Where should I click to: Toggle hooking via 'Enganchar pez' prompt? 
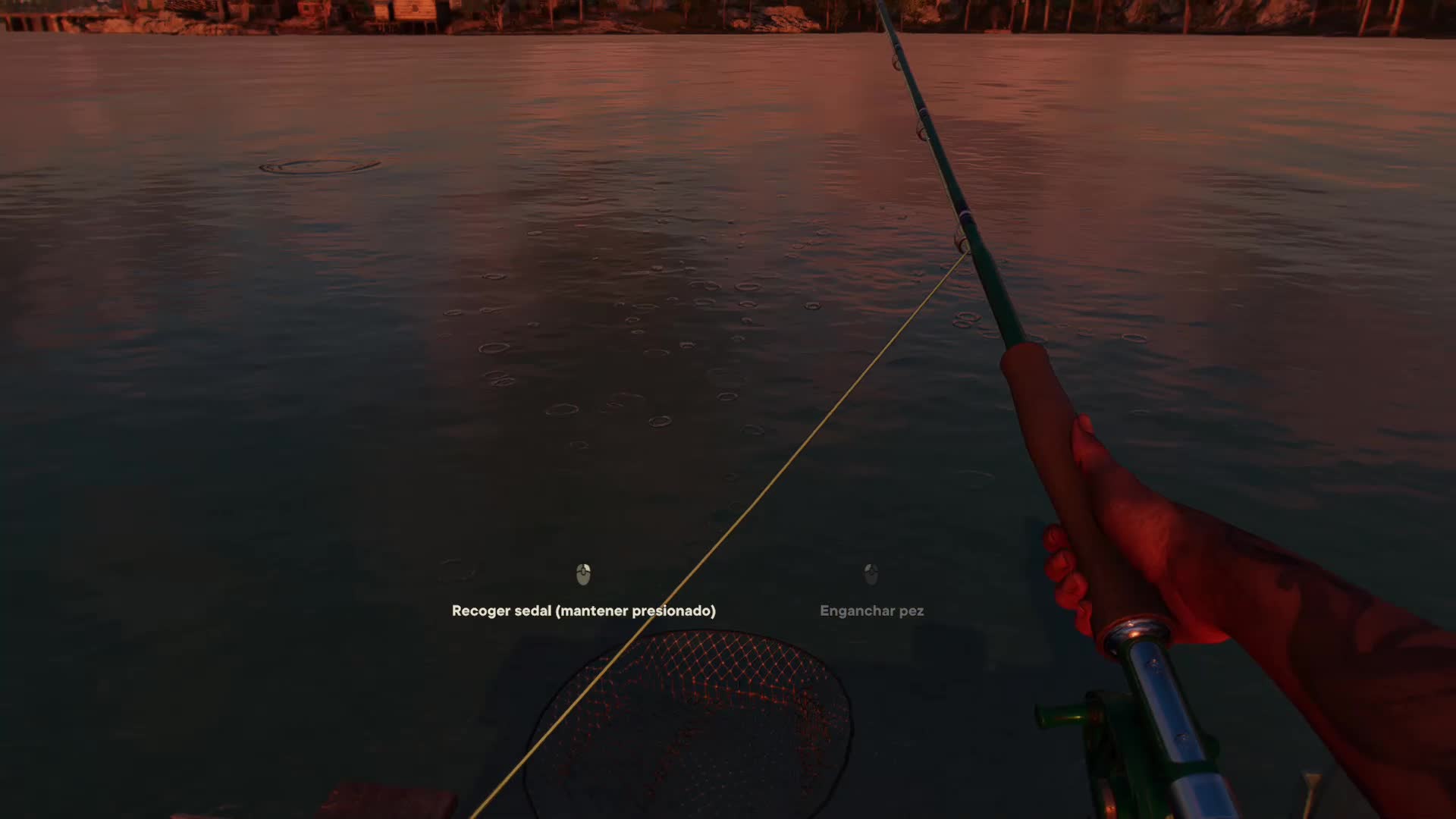[871, 610]
